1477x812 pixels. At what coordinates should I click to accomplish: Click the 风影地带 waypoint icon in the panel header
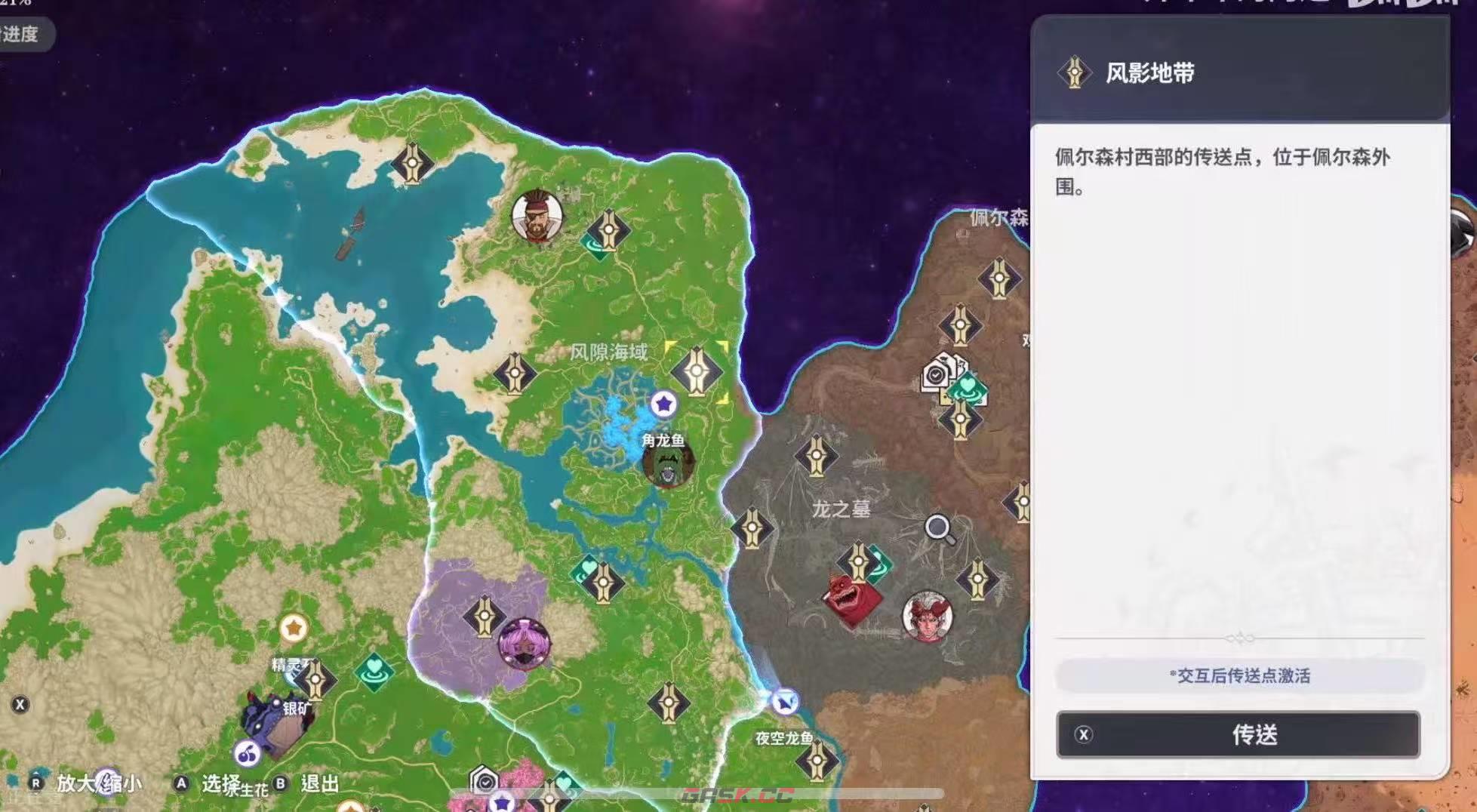(x=1075, y=71)
